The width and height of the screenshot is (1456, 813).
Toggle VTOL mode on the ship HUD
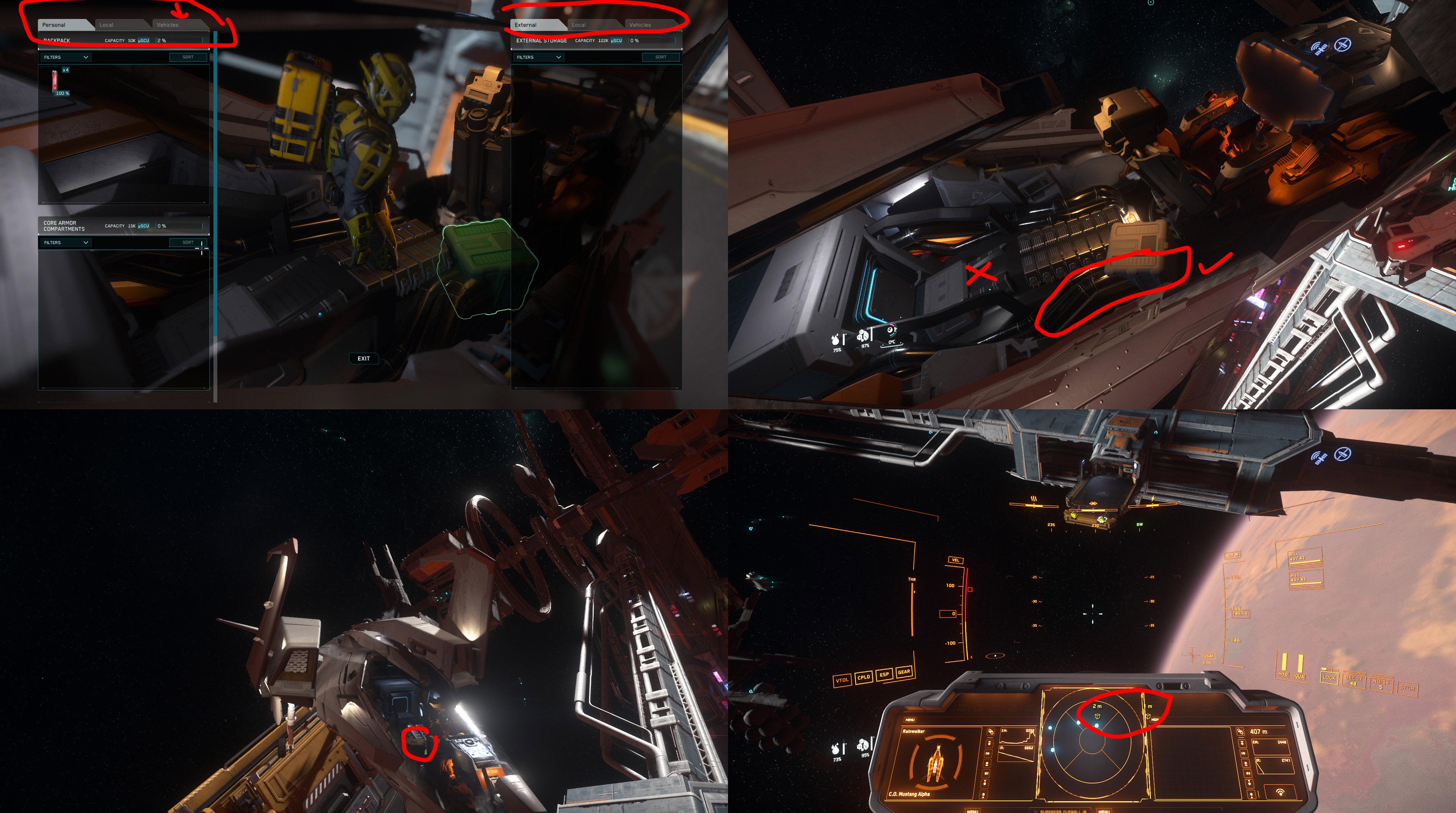[x=842, y=680]
